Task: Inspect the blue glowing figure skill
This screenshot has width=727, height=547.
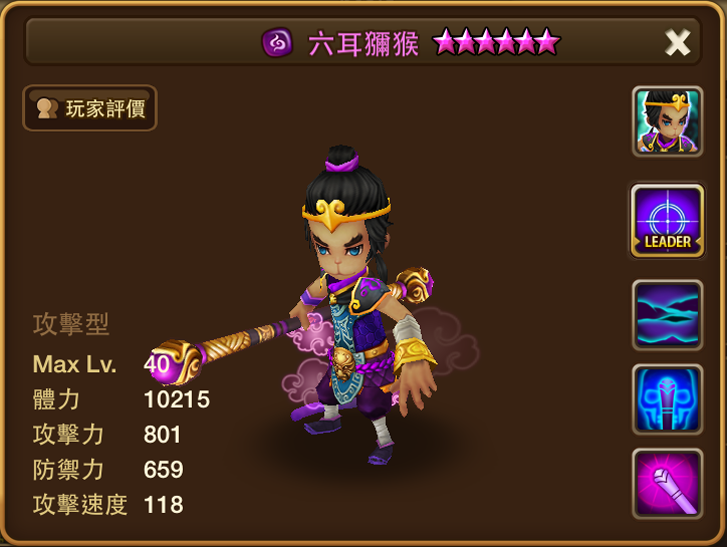Action: [667, 399]
